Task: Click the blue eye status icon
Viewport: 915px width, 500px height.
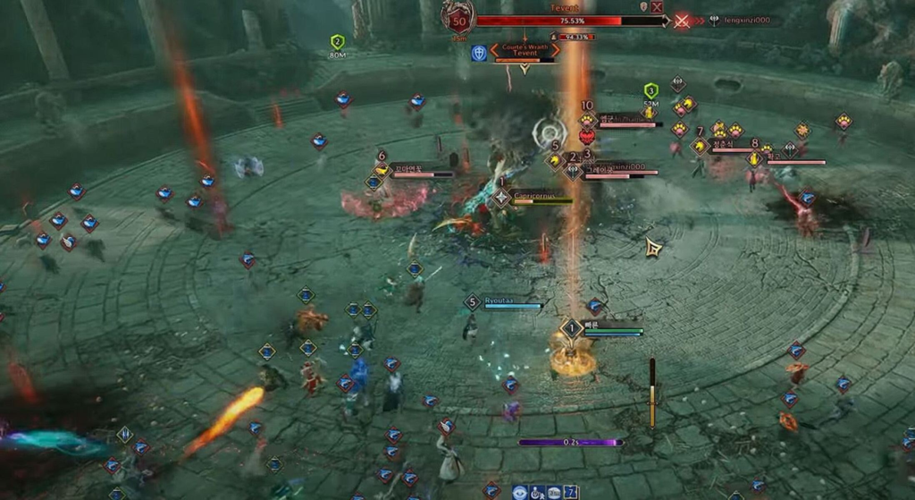Action: pos(520,492)
